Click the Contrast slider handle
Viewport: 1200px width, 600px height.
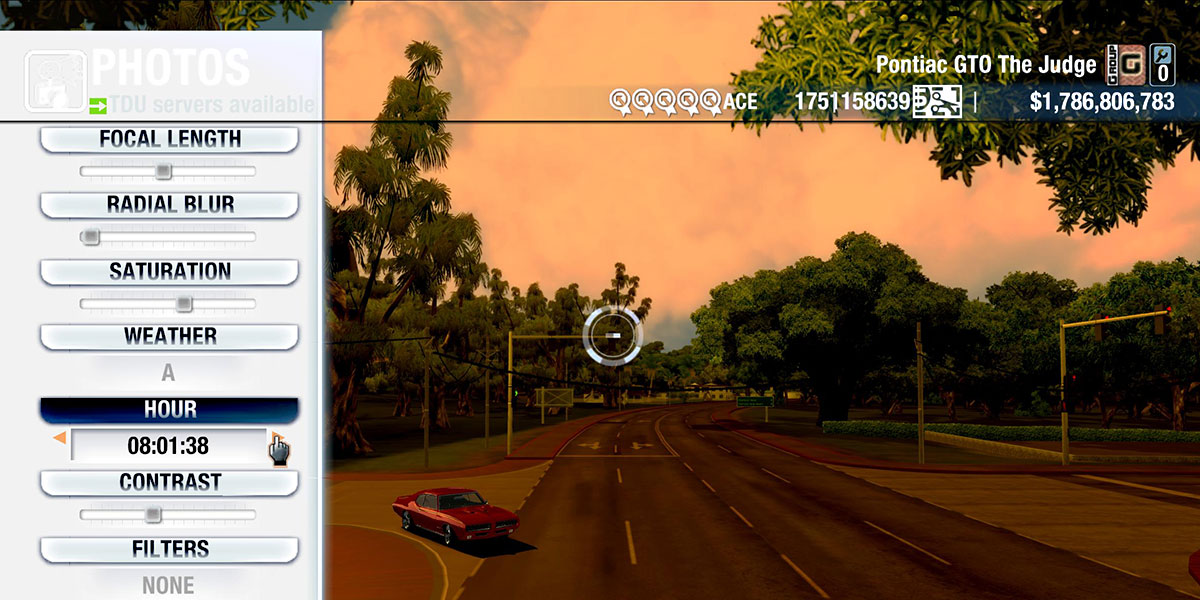(153, 514)
